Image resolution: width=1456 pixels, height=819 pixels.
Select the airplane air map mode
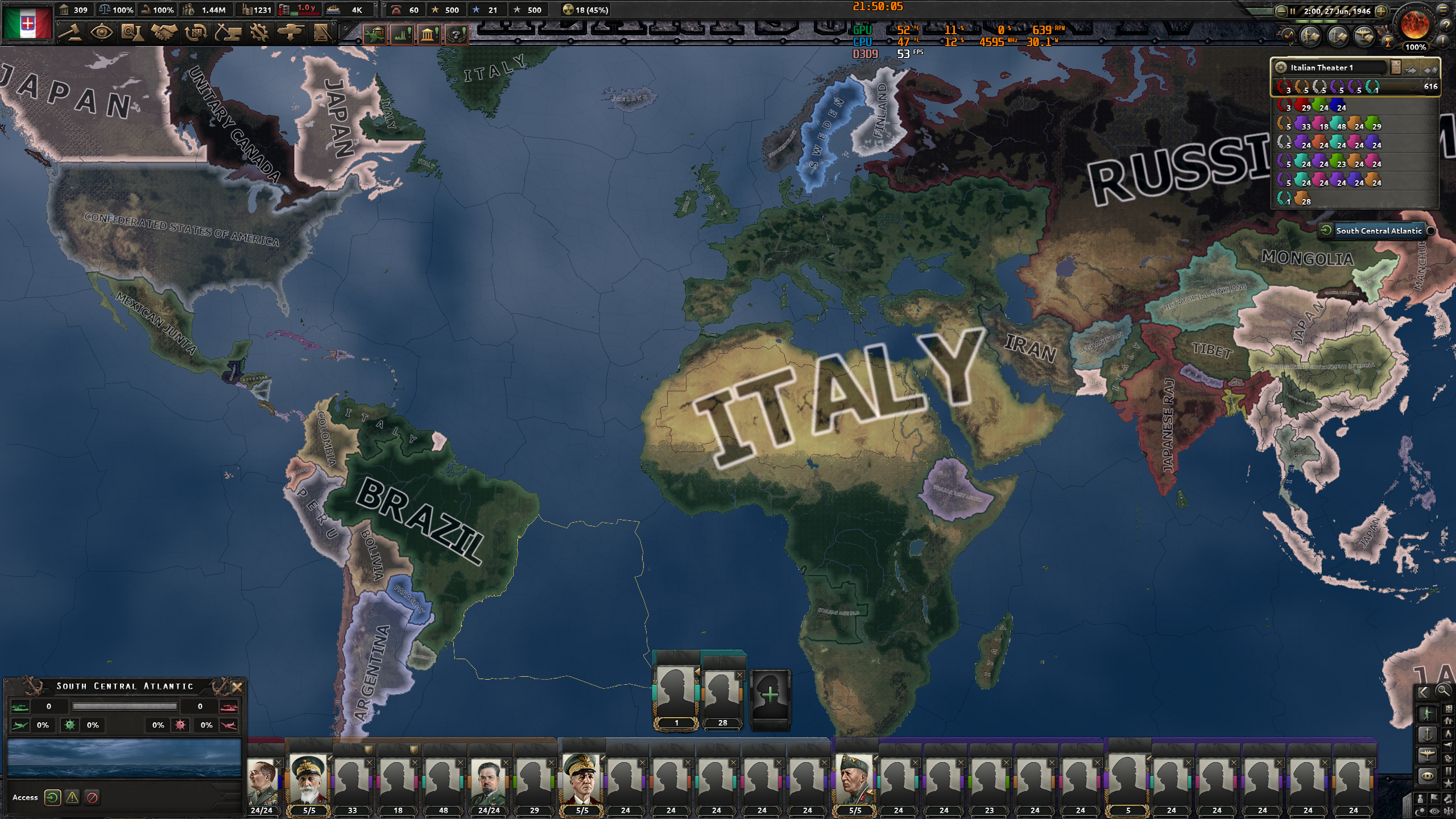pyautogui.click(x=1428, y=754)
